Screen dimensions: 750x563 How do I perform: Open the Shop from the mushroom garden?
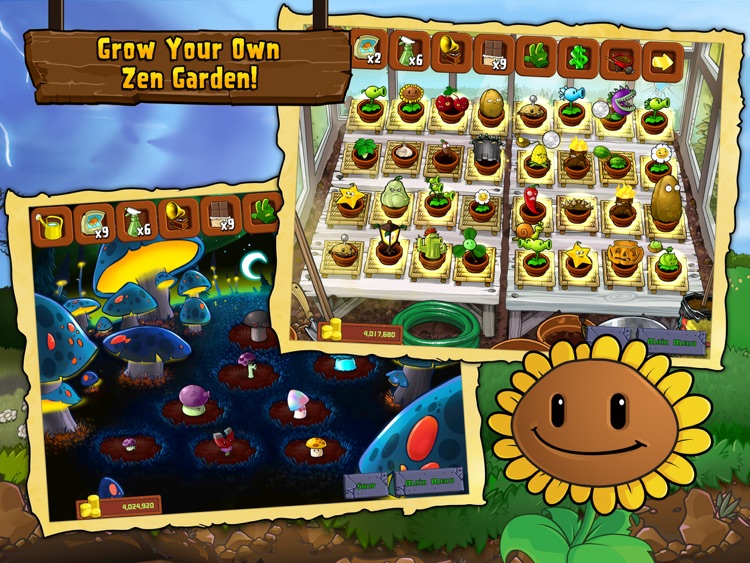tap(366, 486)
